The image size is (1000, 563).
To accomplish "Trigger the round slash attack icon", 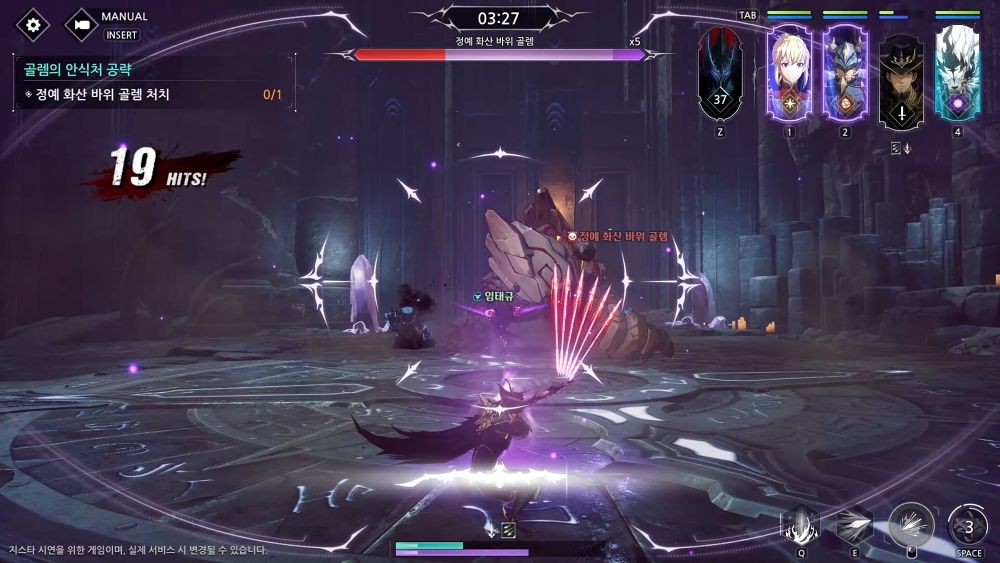I will (911, 524).
